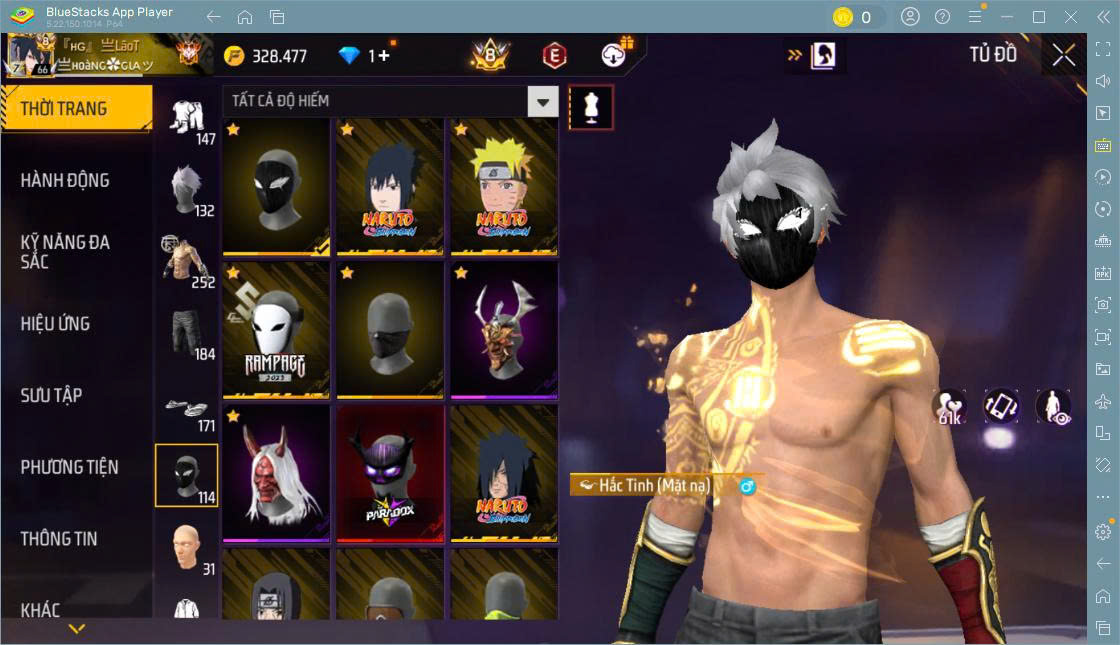
Task: Pick the Paradox purple-eyed mask item
Action: (x=390, y=473)
